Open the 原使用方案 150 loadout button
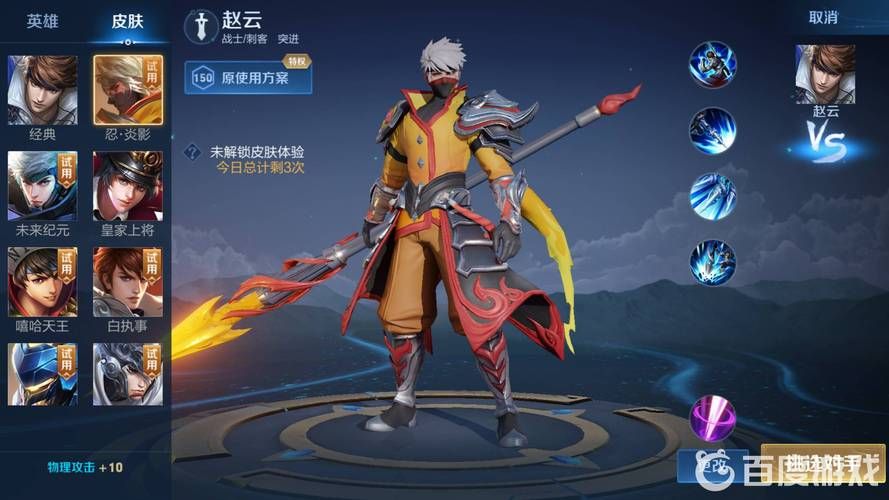Viewport: 889px width, 500px height. pos(248,77)
